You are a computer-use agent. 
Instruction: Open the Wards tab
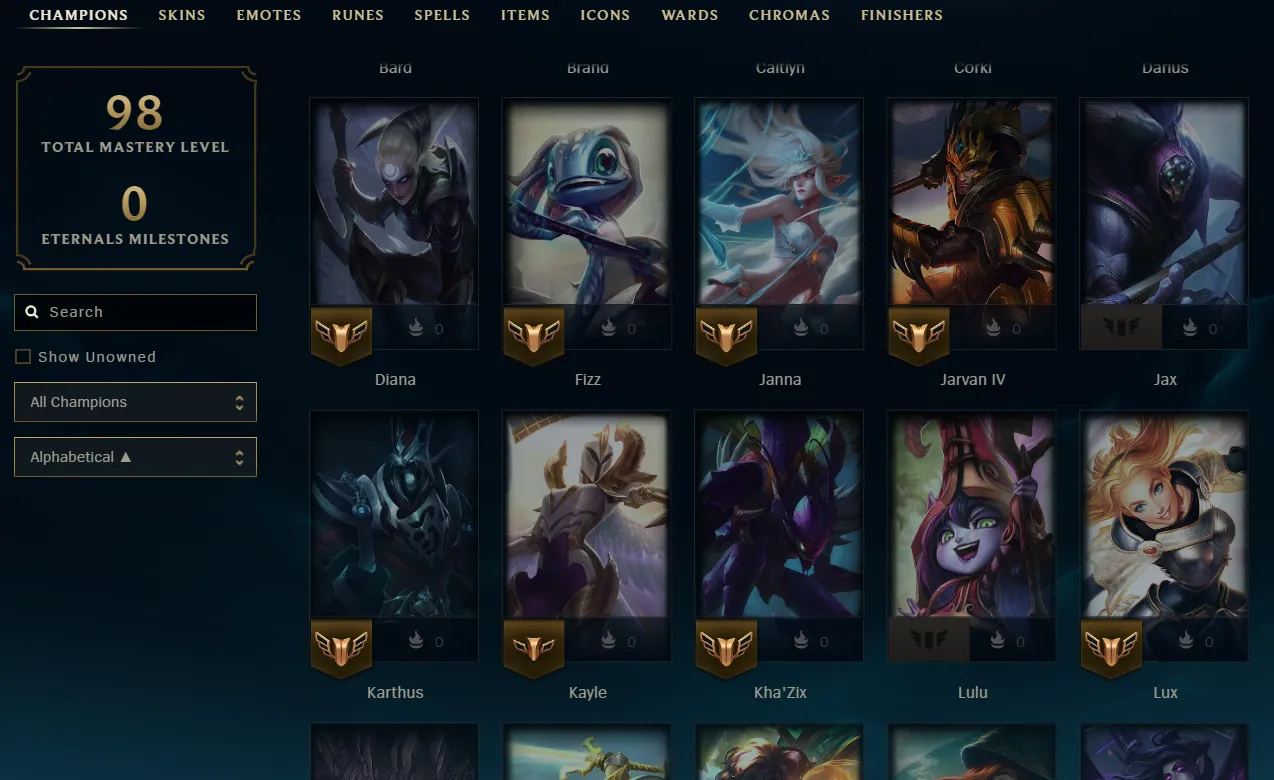690,15
